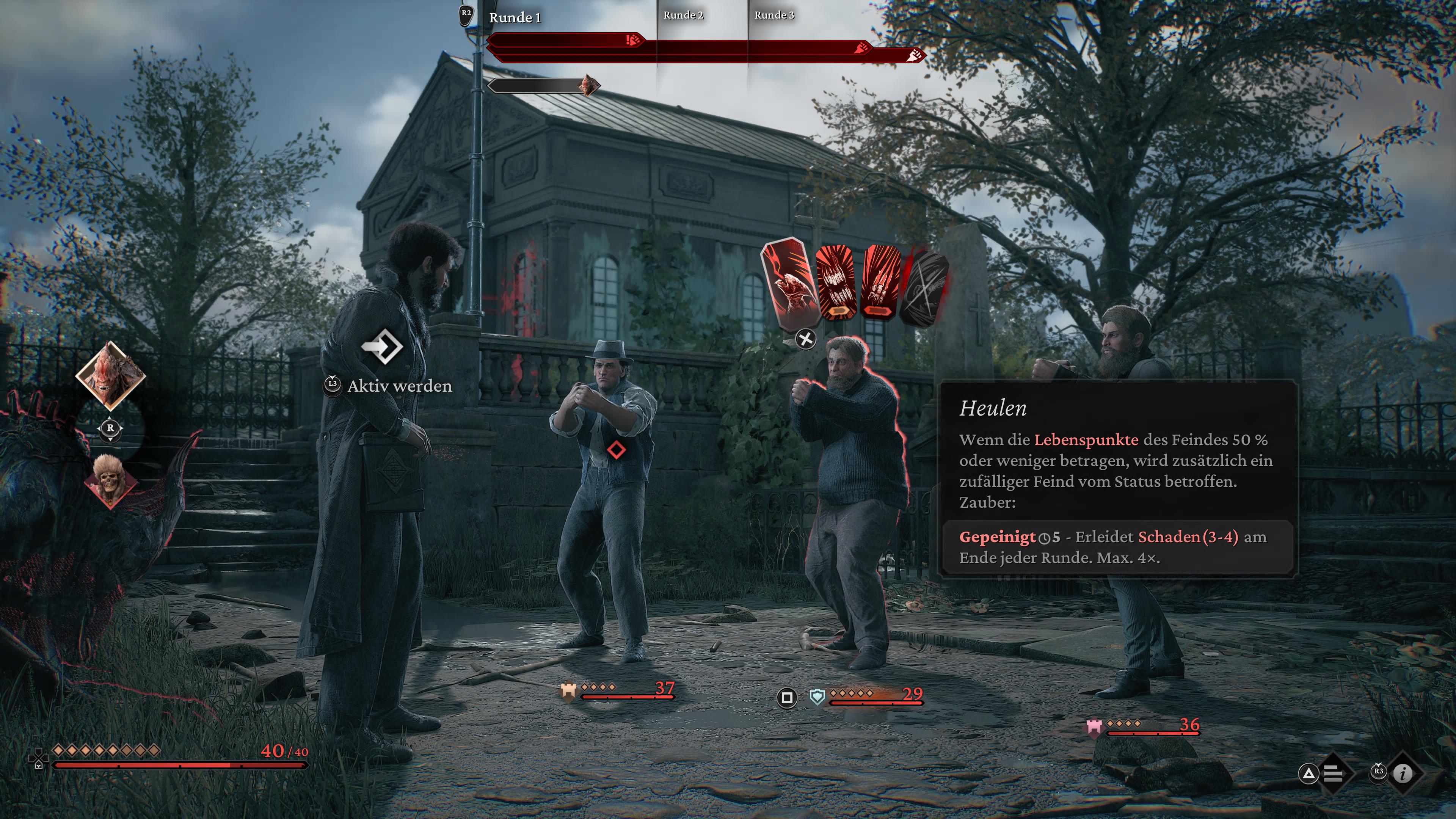
Task: Jump to Runde 2 on the timeline
Action: [x=683, y=15]
